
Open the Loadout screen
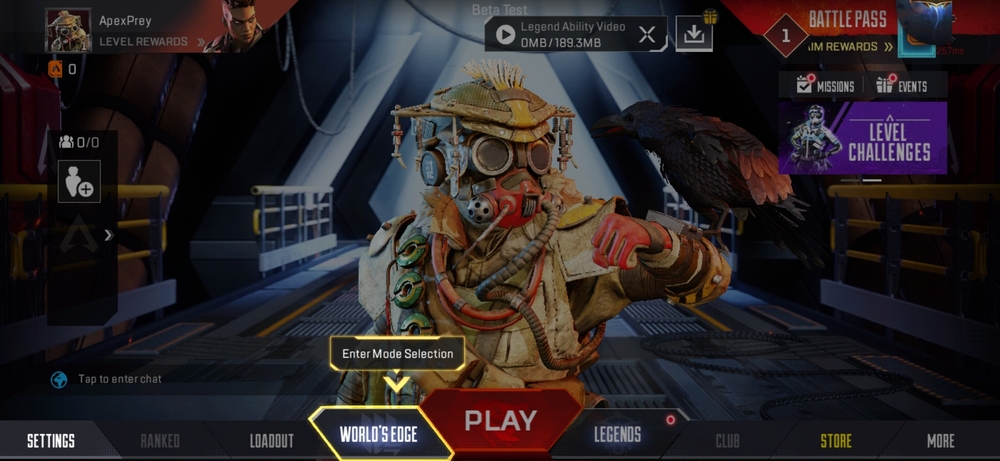tap(271, 441)
